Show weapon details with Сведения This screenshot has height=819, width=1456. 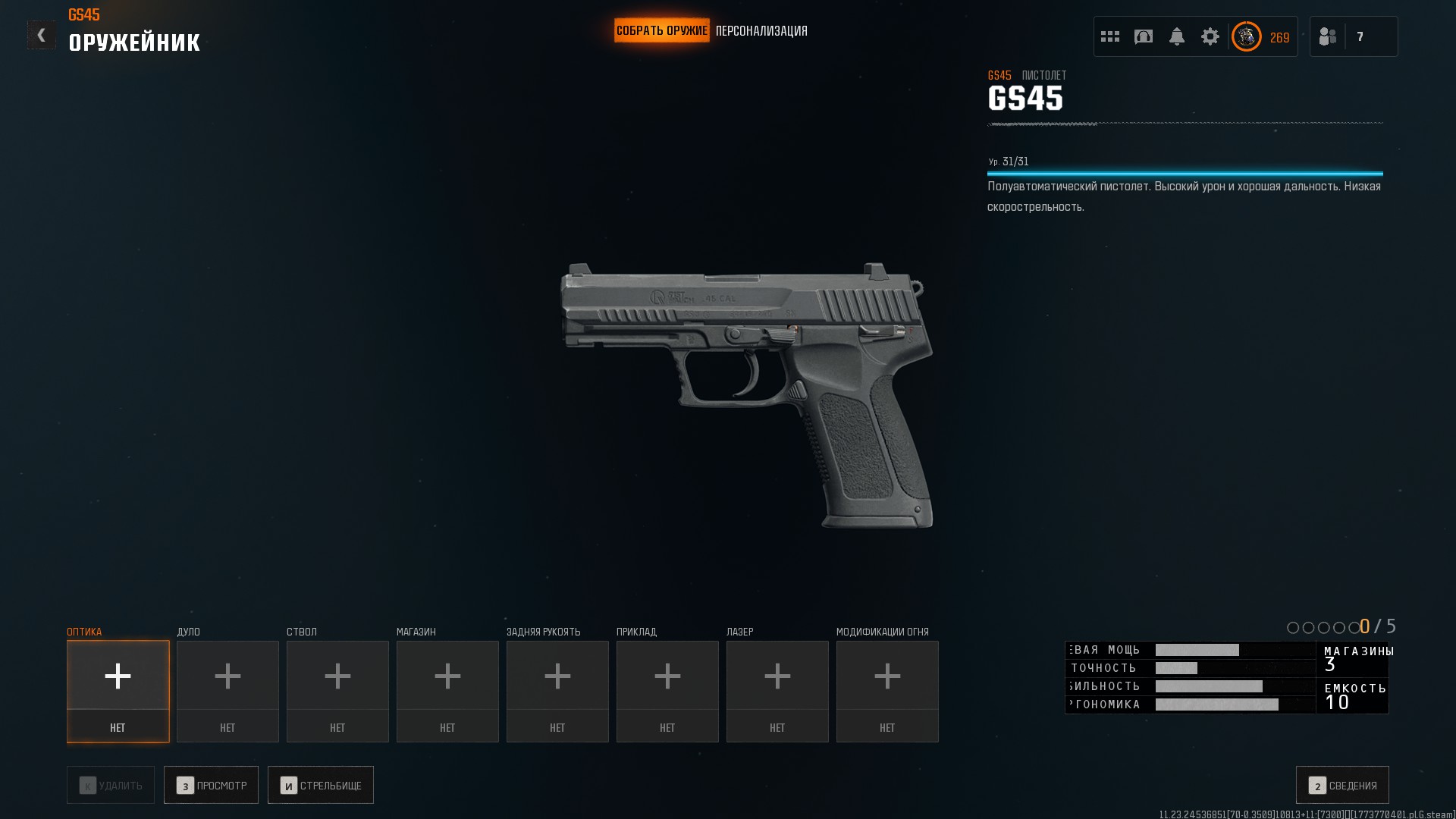(1342, 785)
